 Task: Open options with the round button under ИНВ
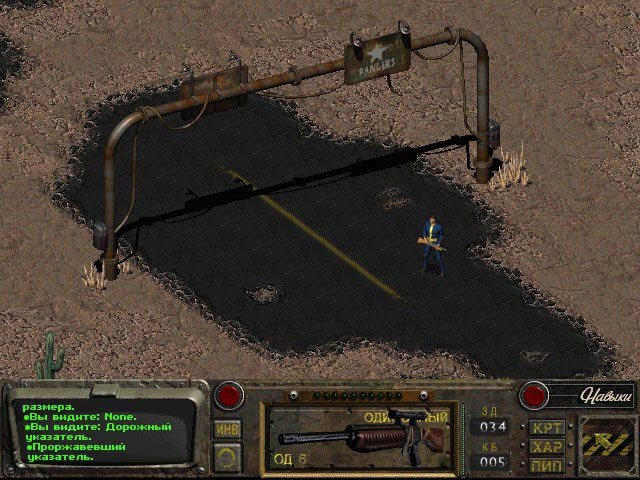coord(227,456)
